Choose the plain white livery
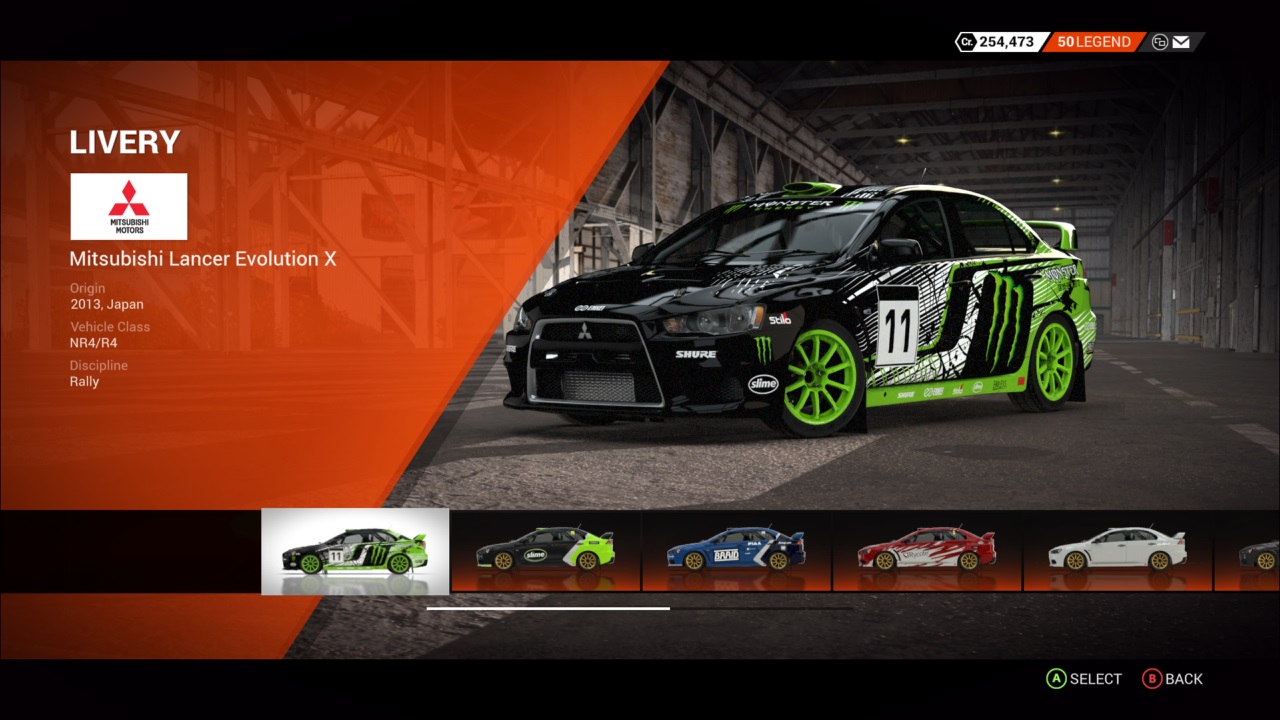The height and width of the screenshot is (720, 1280). (1117, 551)
